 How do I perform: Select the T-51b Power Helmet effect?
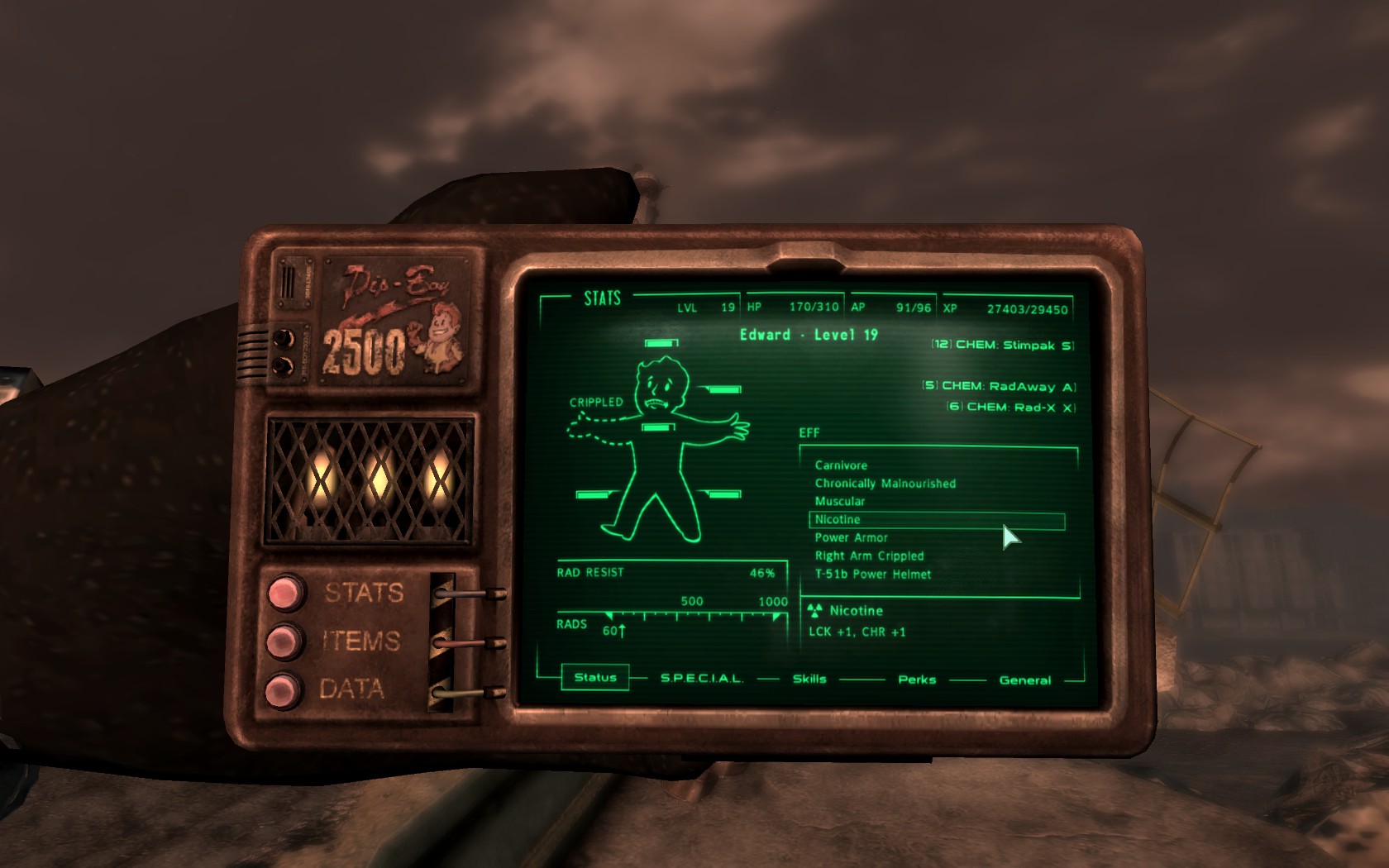(873, 575)
